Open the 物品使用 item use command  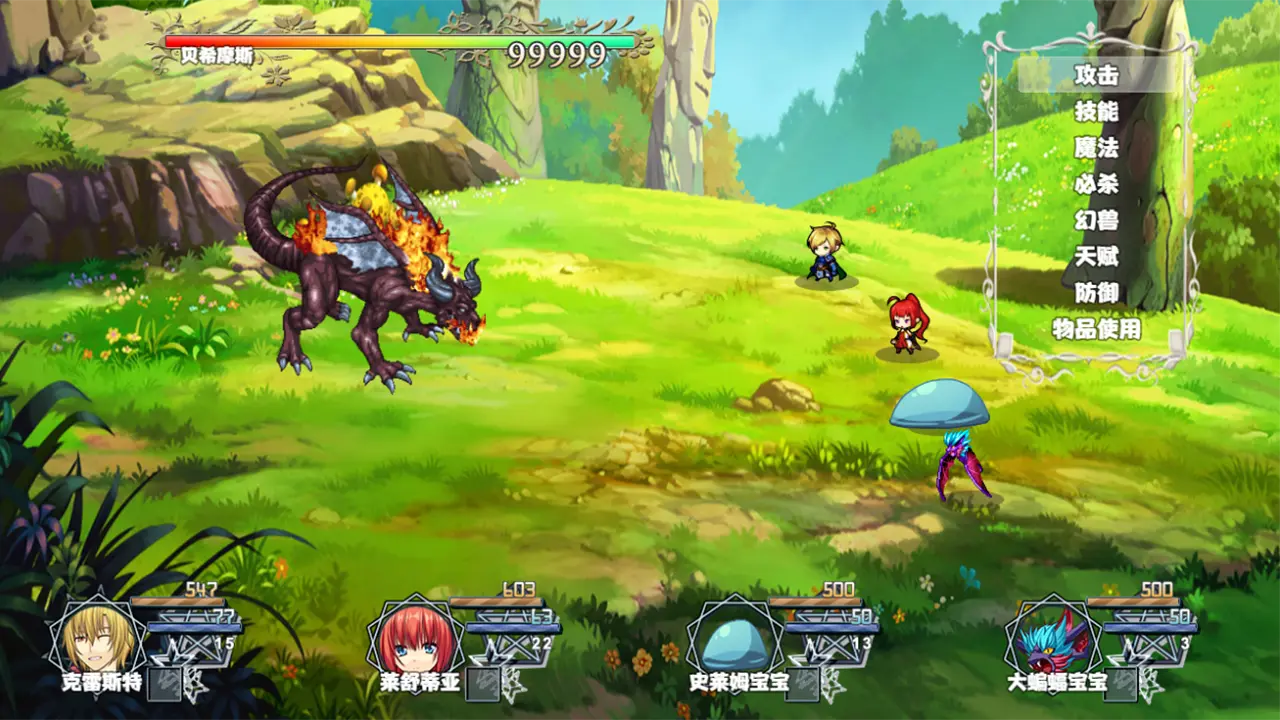point(1096,329)
